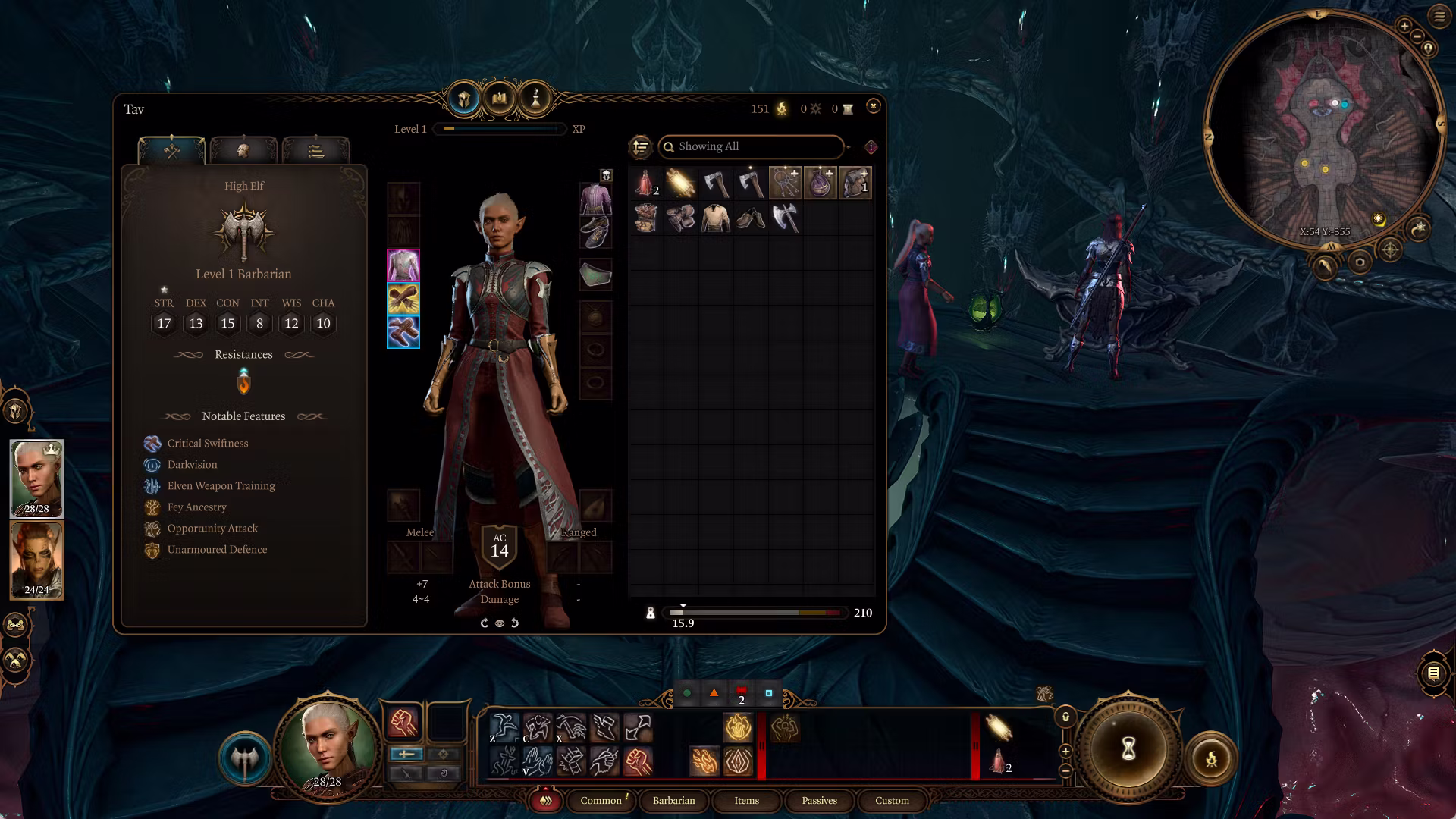
Task: Open the game menu button top right
Action: click(x=1439, y=17)
